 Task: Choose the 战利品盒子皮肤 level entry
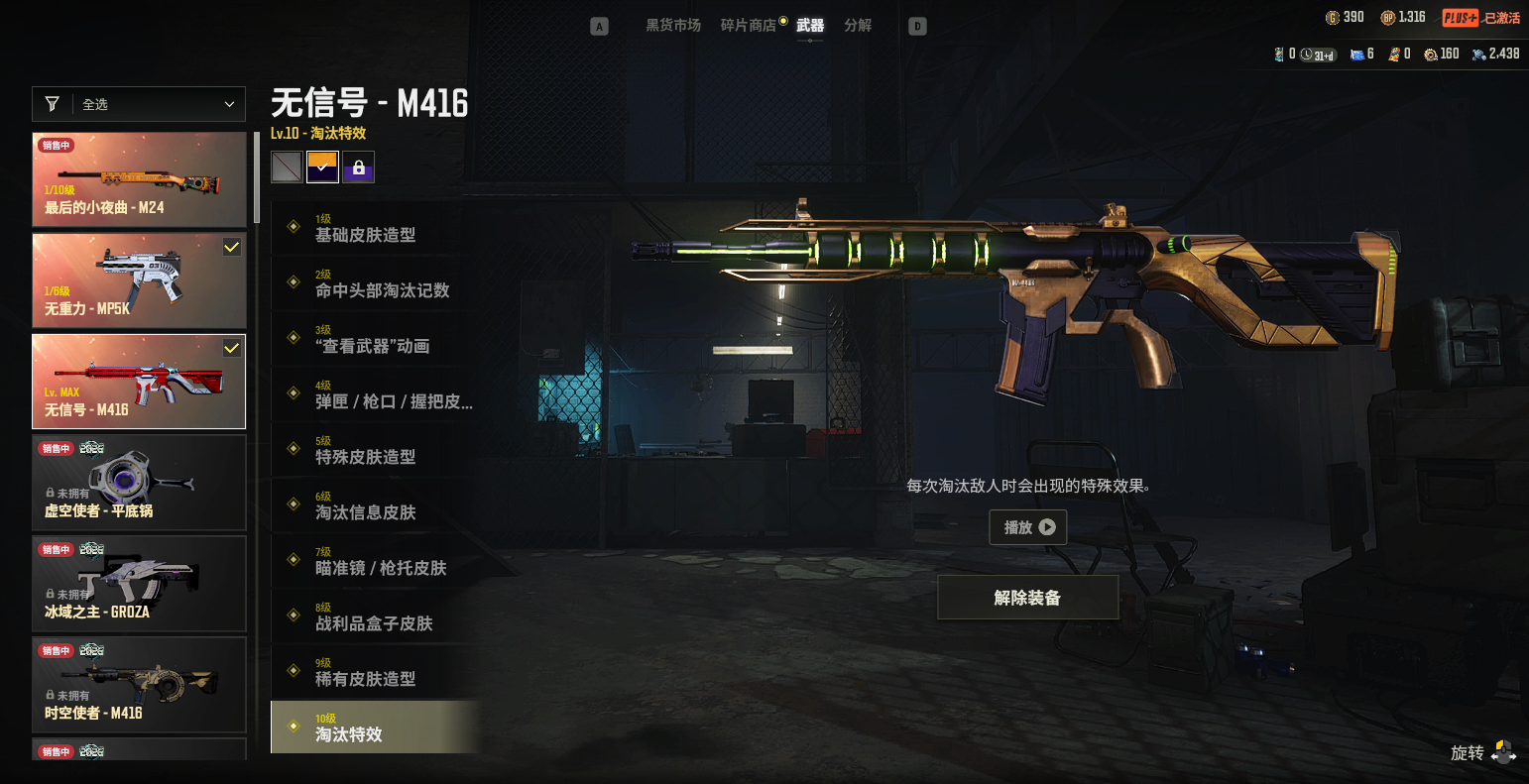point(375,616)
